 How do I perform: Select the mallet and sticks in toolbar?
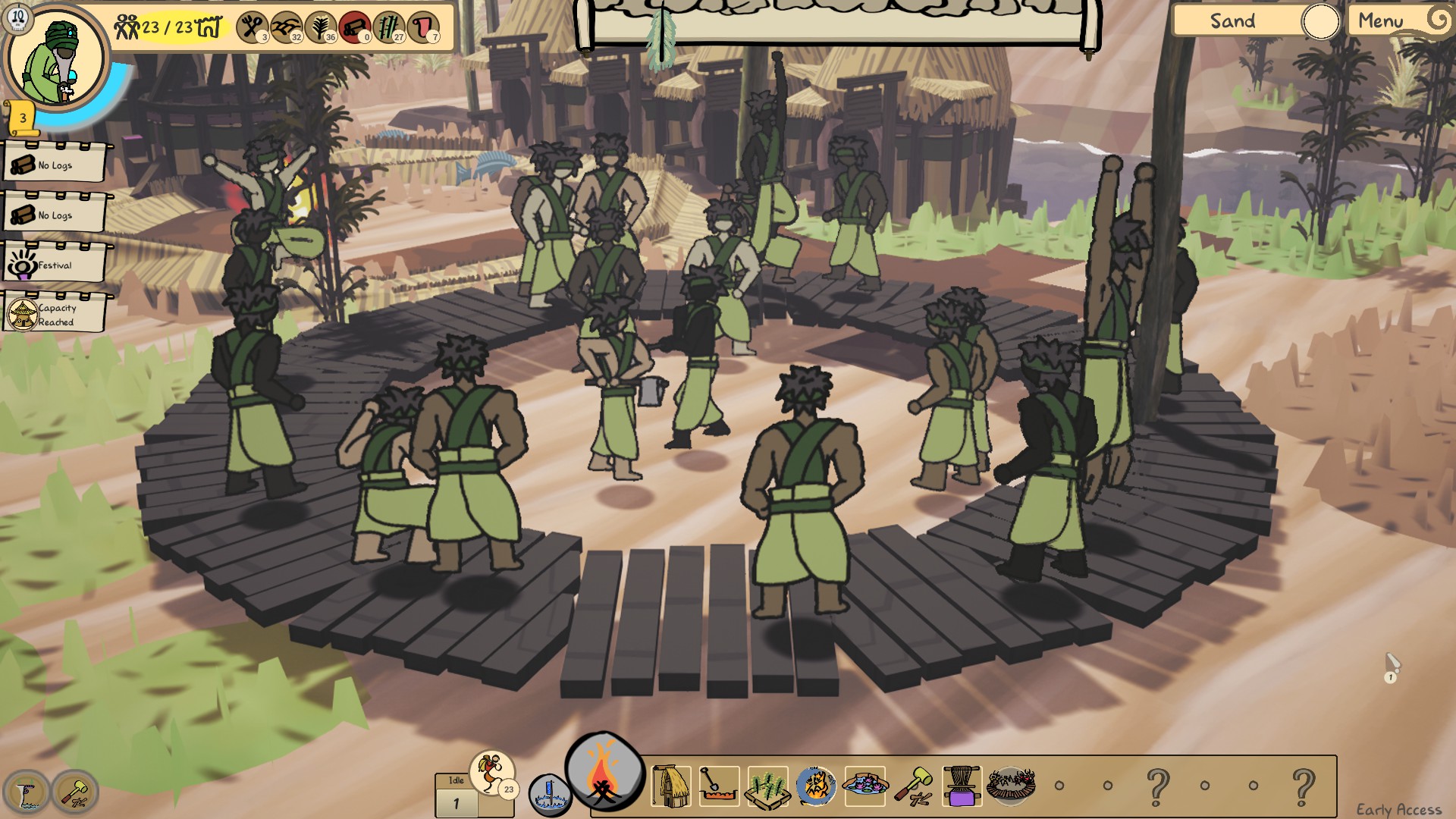[x=913, y=786]
